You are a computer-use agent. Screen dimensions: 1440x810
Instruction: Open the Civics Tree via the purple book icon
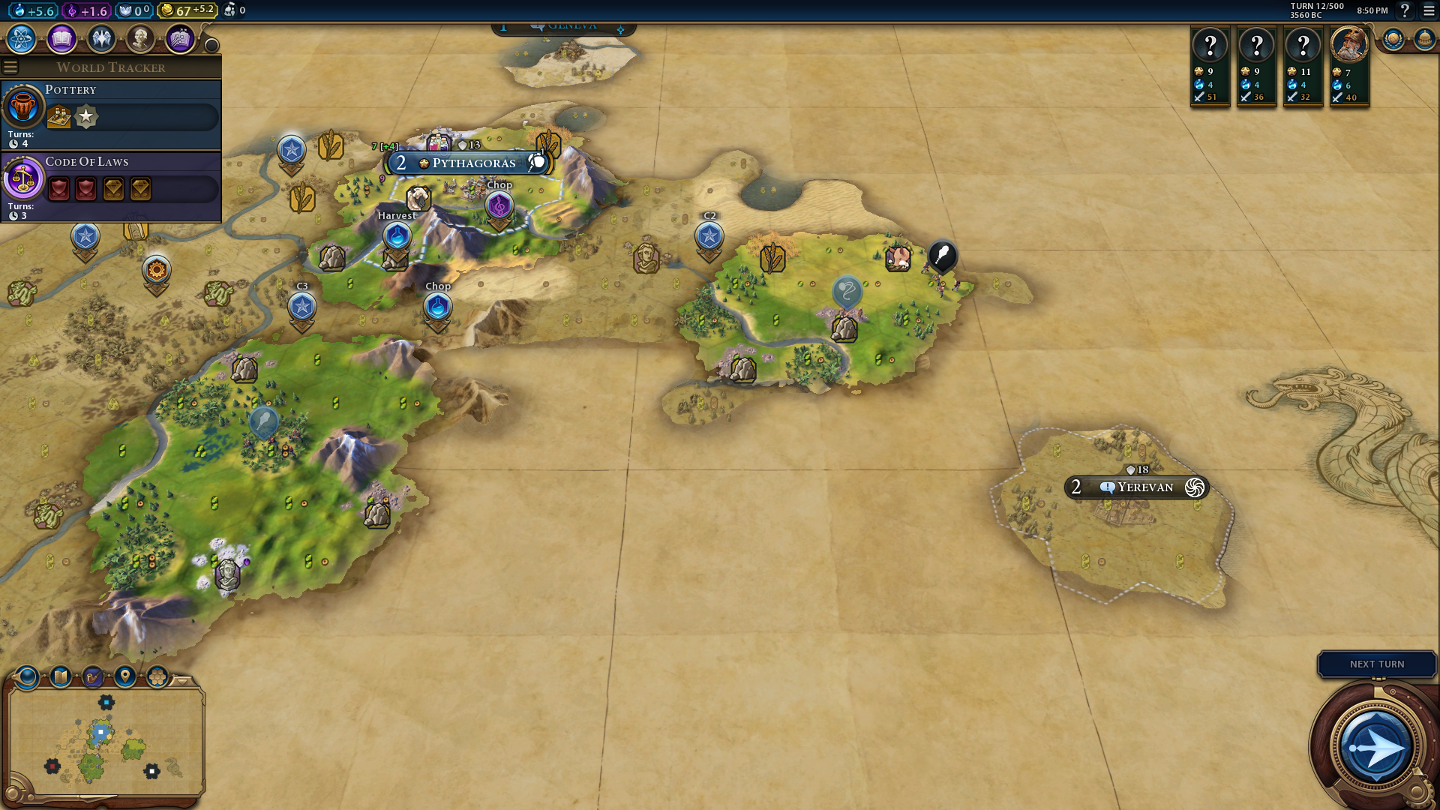pyautogui.click(x=61, y=39)
